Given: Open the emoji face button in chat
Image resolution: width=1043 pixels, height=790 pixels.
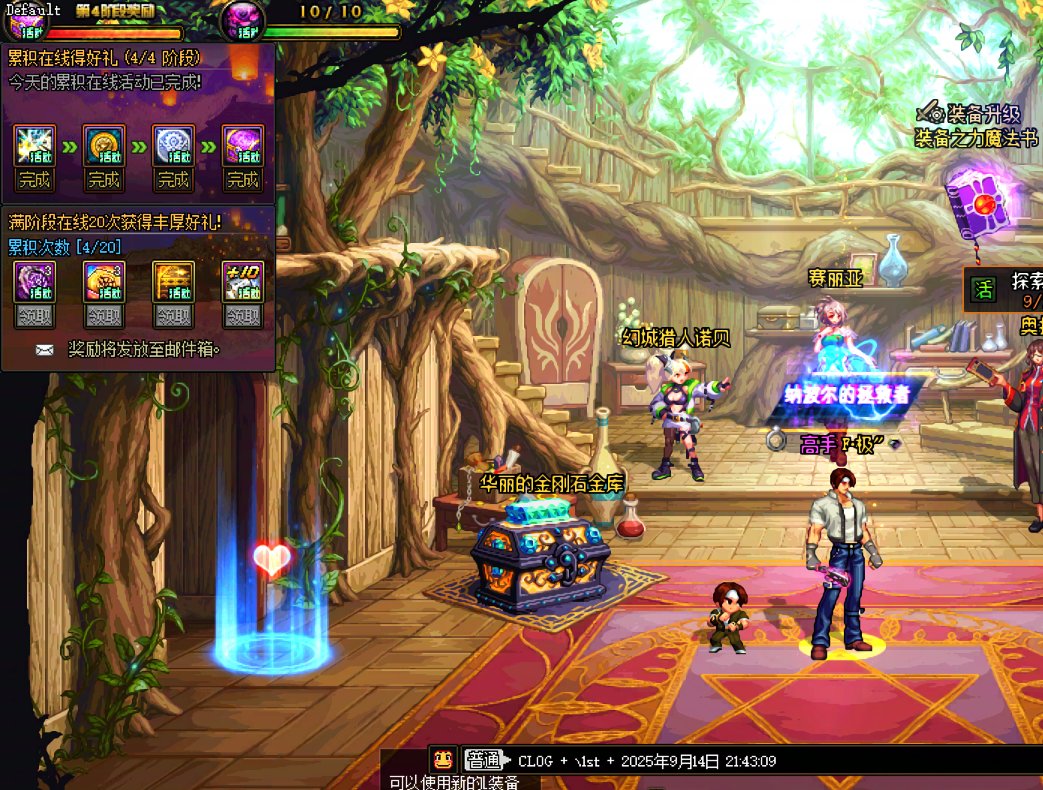Looking at the screenshot, I should click(x=443, y=759).
